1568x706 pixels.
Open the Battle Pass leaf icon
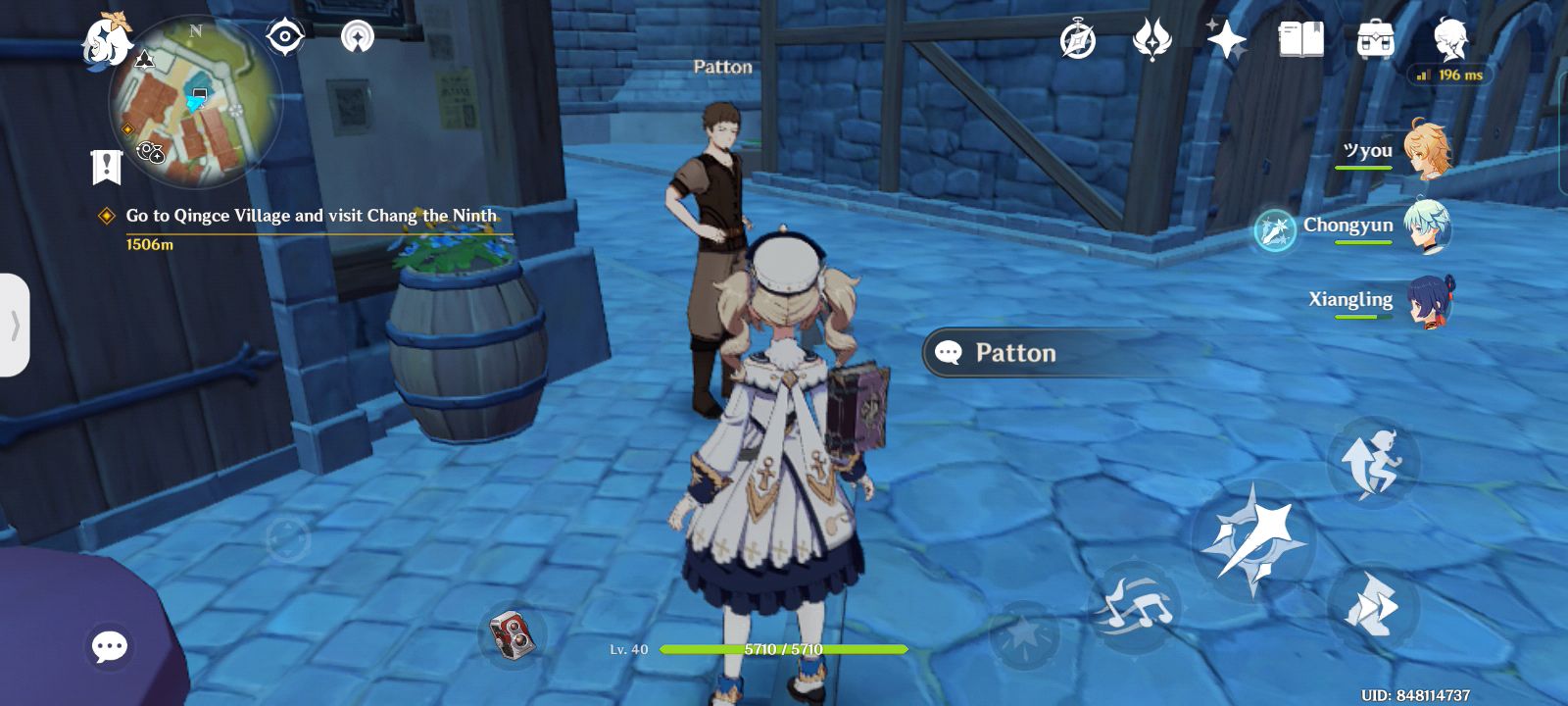(1151, 41)
